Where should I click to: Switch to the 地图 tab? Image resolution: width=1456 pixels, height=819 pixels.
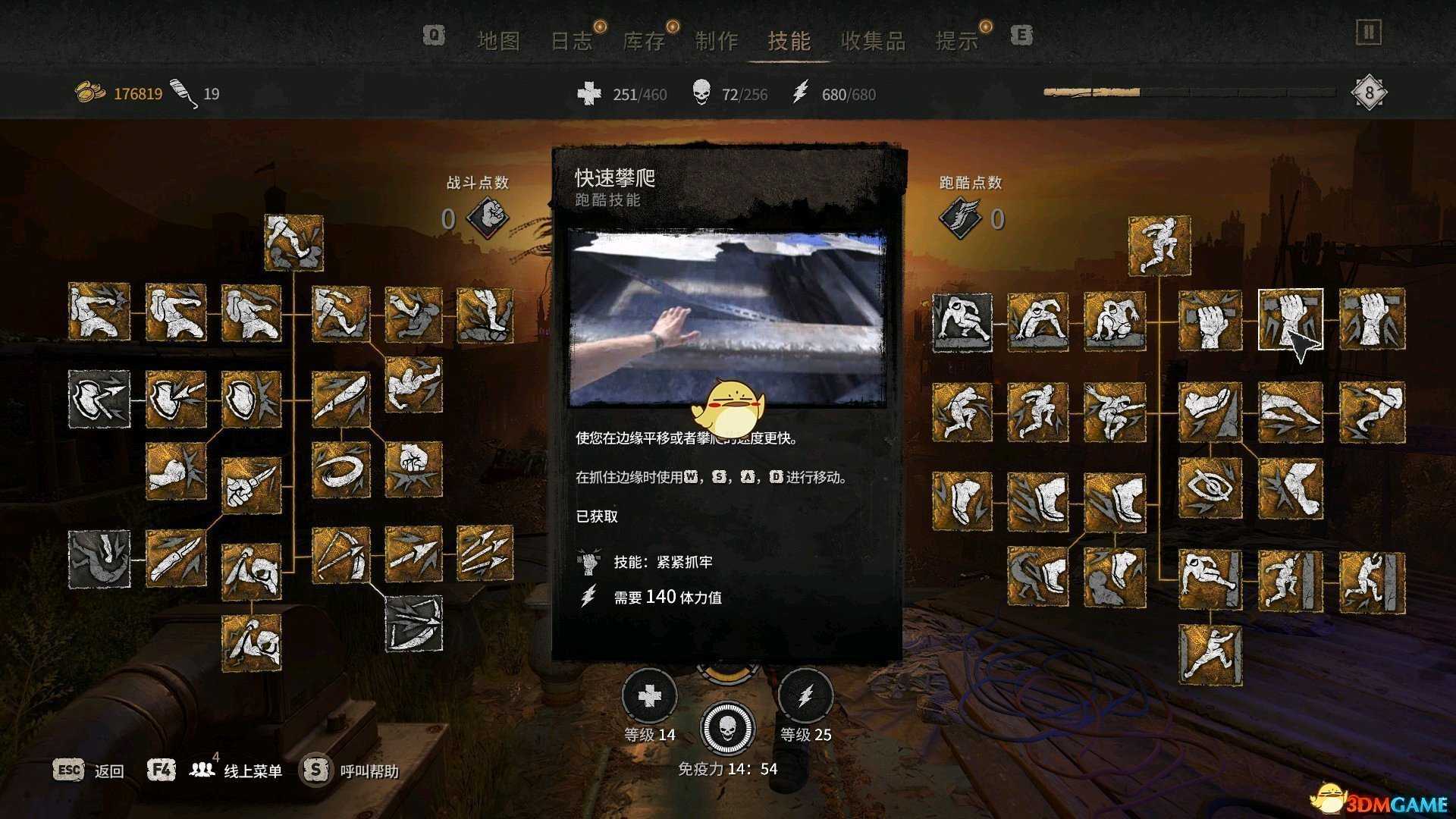coord(500,42)
